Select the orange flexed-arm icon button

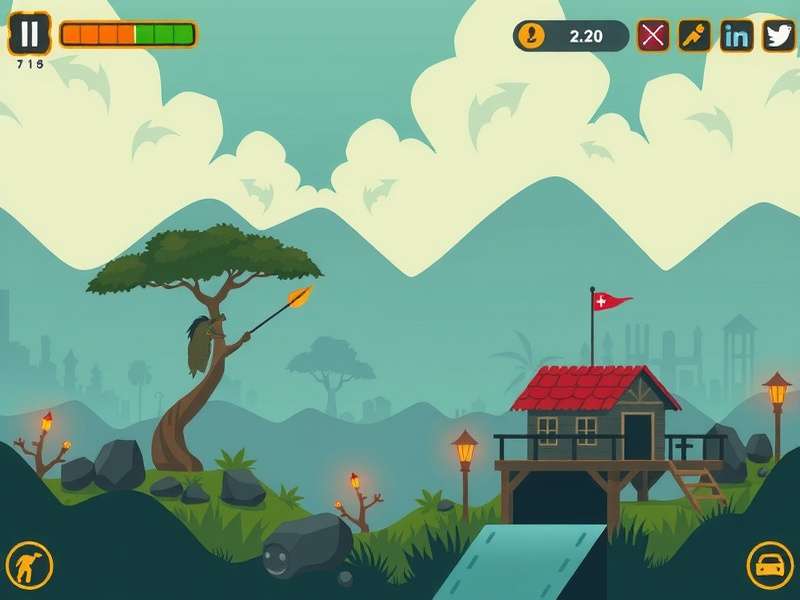click(695, 36)
